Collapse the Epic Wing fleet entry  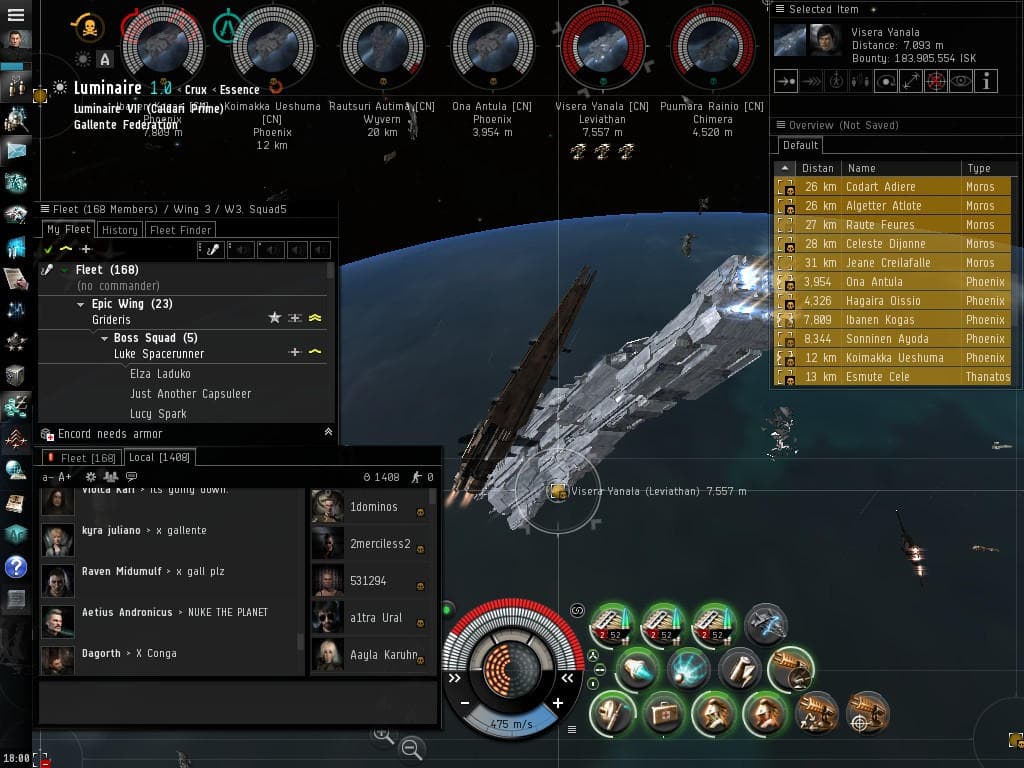(81, 304)
